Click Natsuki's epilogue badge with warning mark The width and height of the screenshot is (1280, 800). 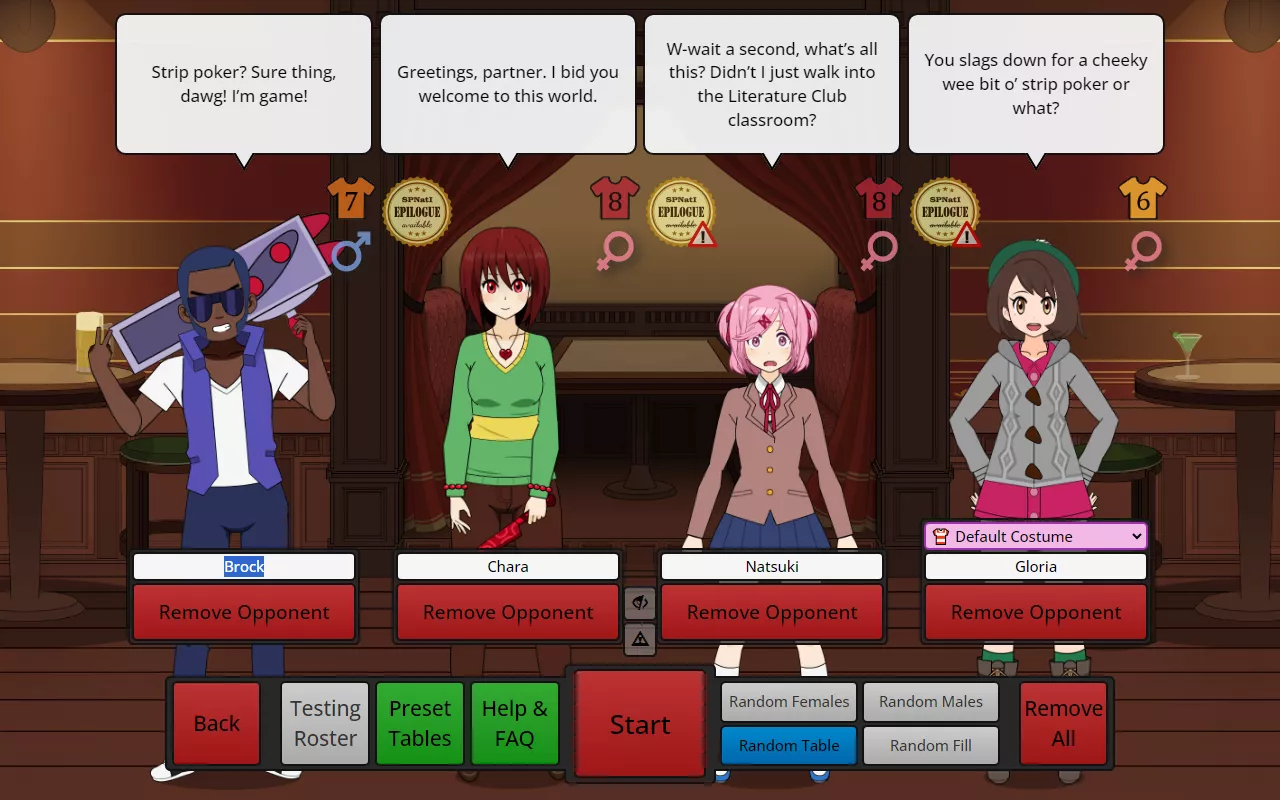point(682,211)
